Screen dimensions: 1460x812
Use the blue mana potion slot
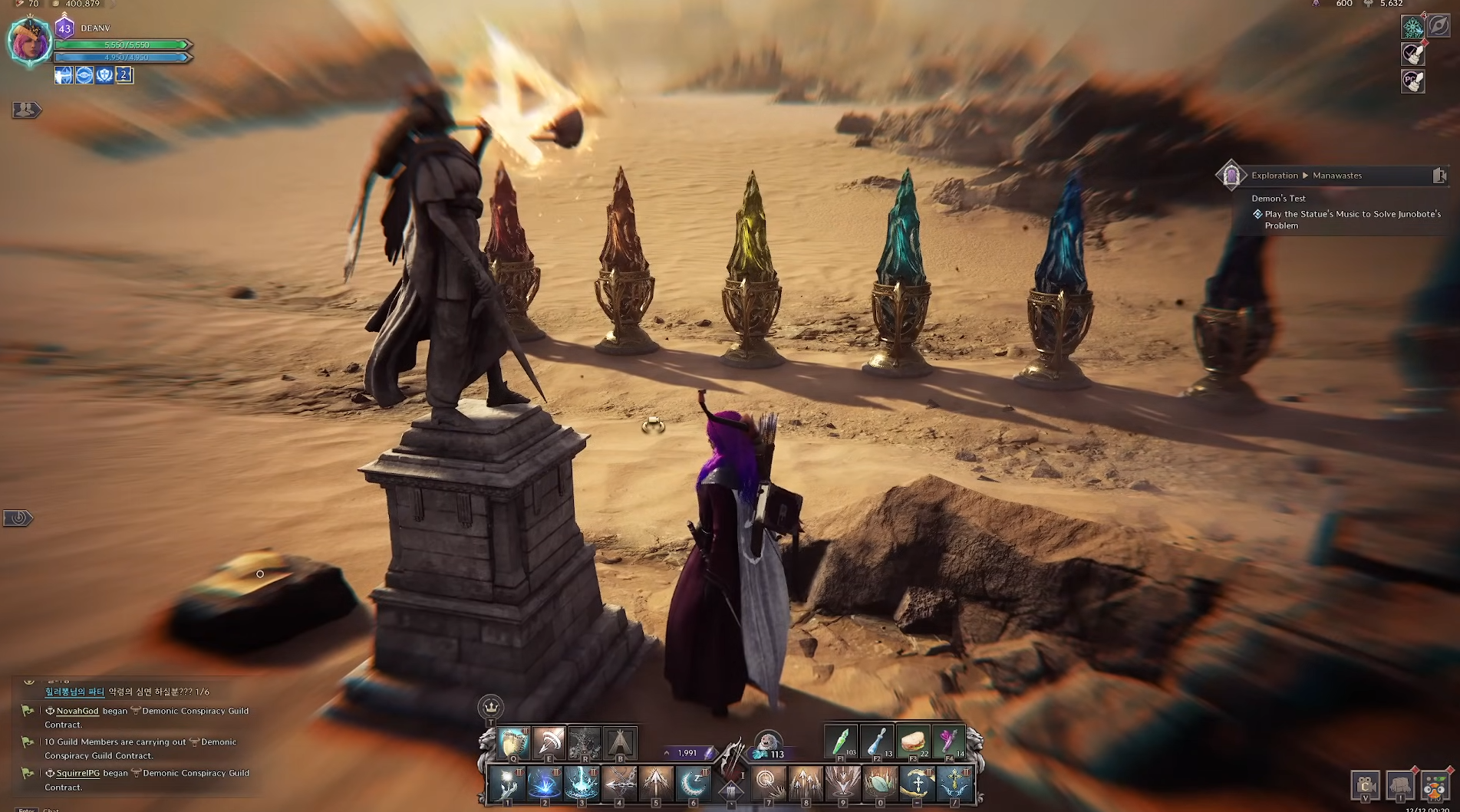[876, 741]
